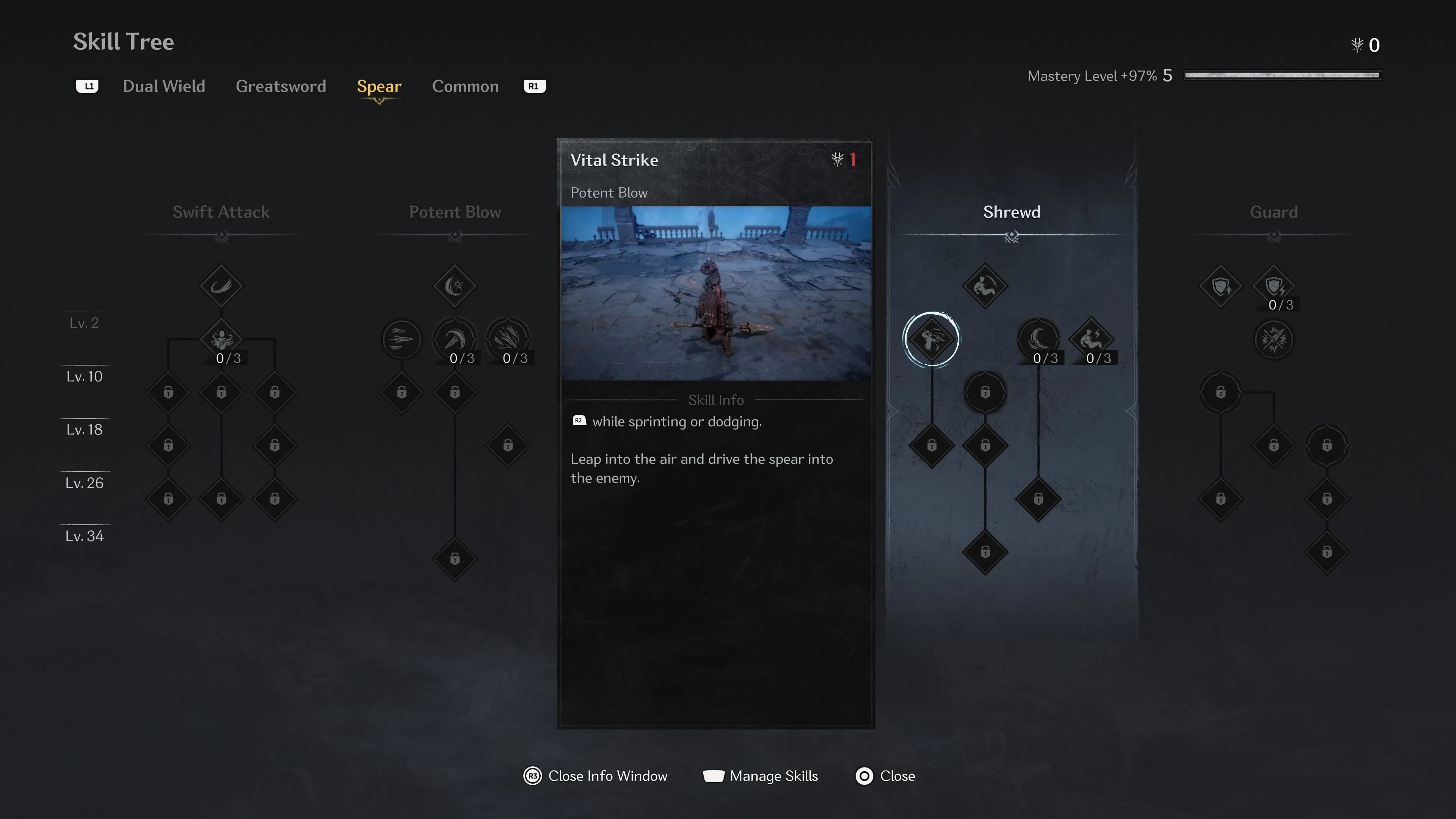Image resolution: width=1456 pixels, height=819 pixels.
Task: Select the Spear weapon tab
Action: (x=379, y=86)
